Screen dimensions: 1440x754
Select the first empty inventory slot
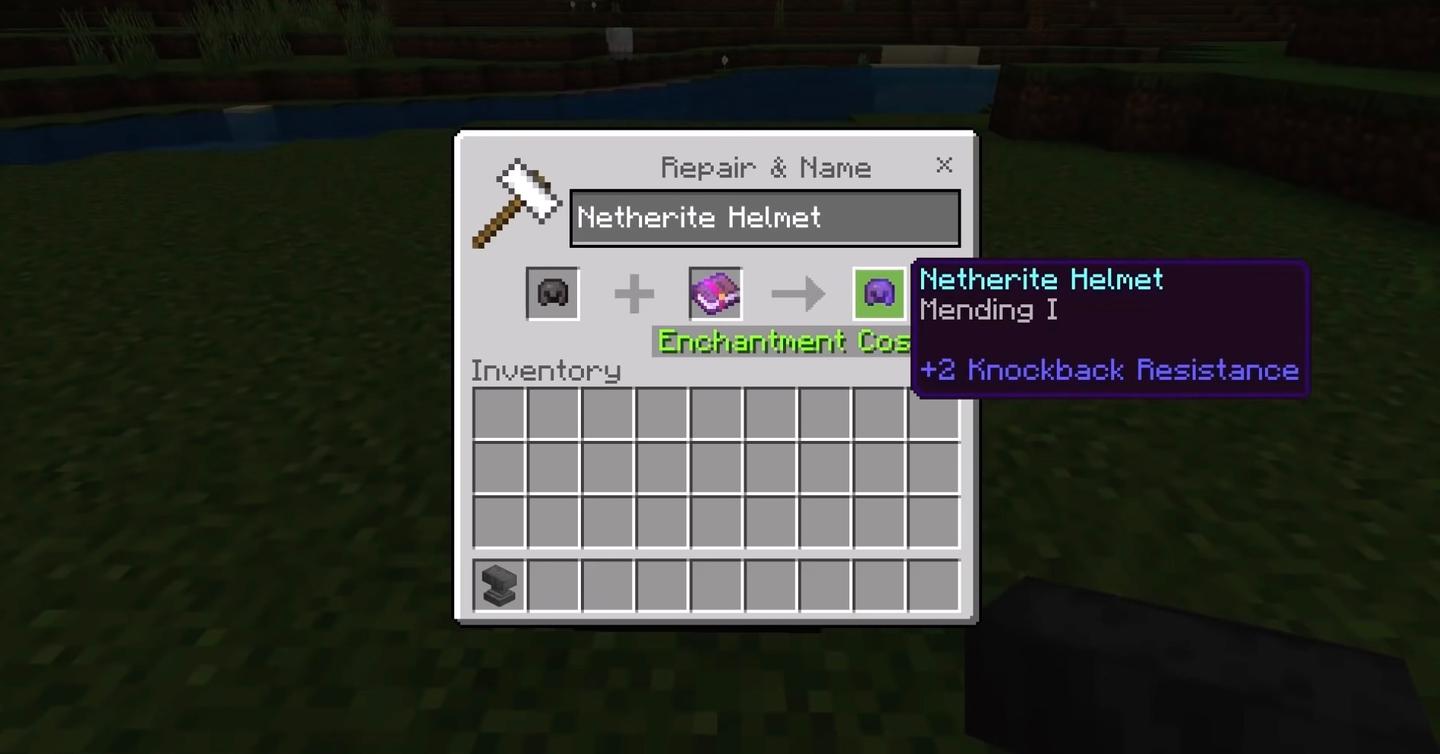coord(497,413)
